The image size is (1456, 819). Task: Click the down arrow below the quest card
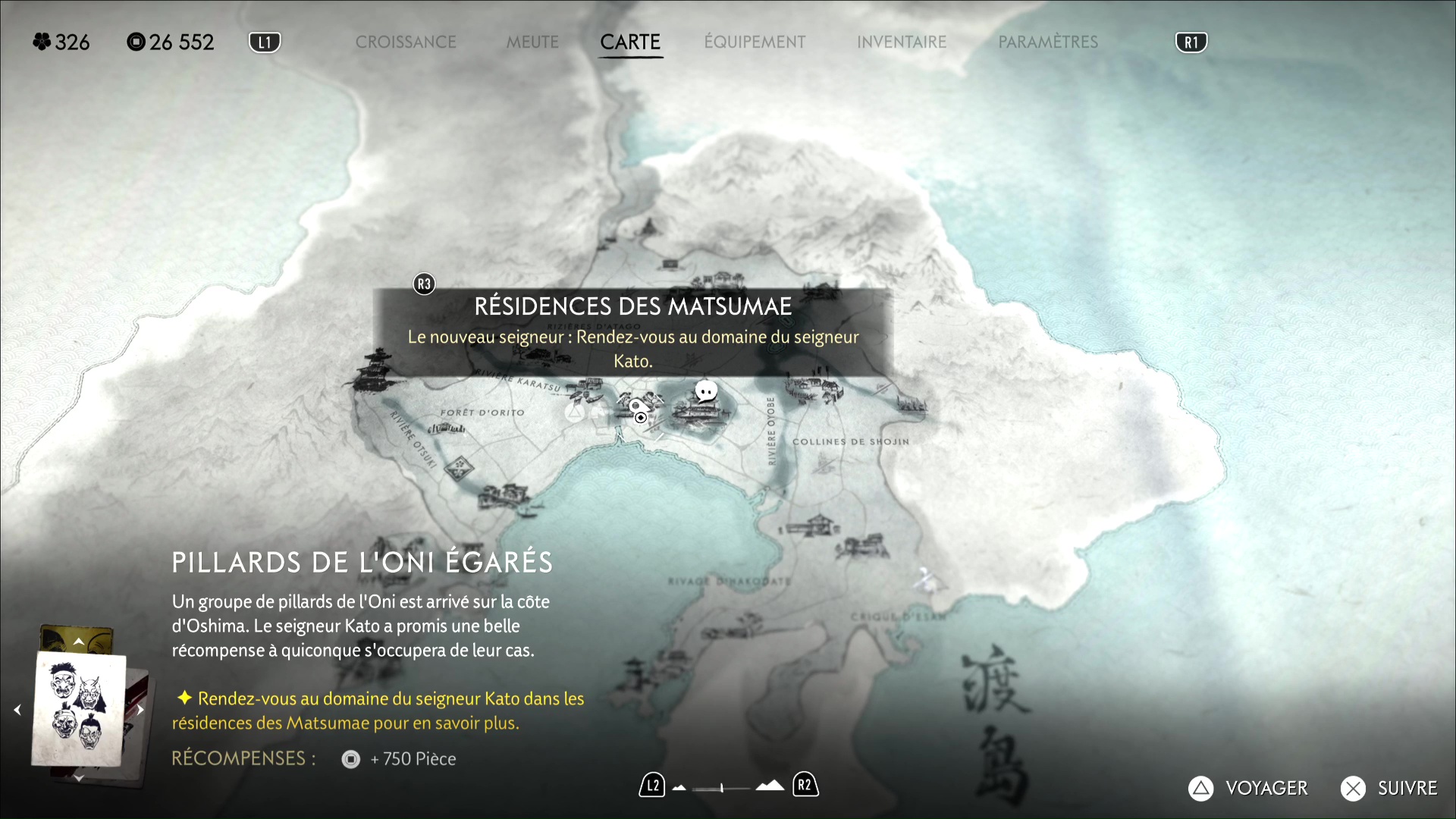tap(79, 778)
